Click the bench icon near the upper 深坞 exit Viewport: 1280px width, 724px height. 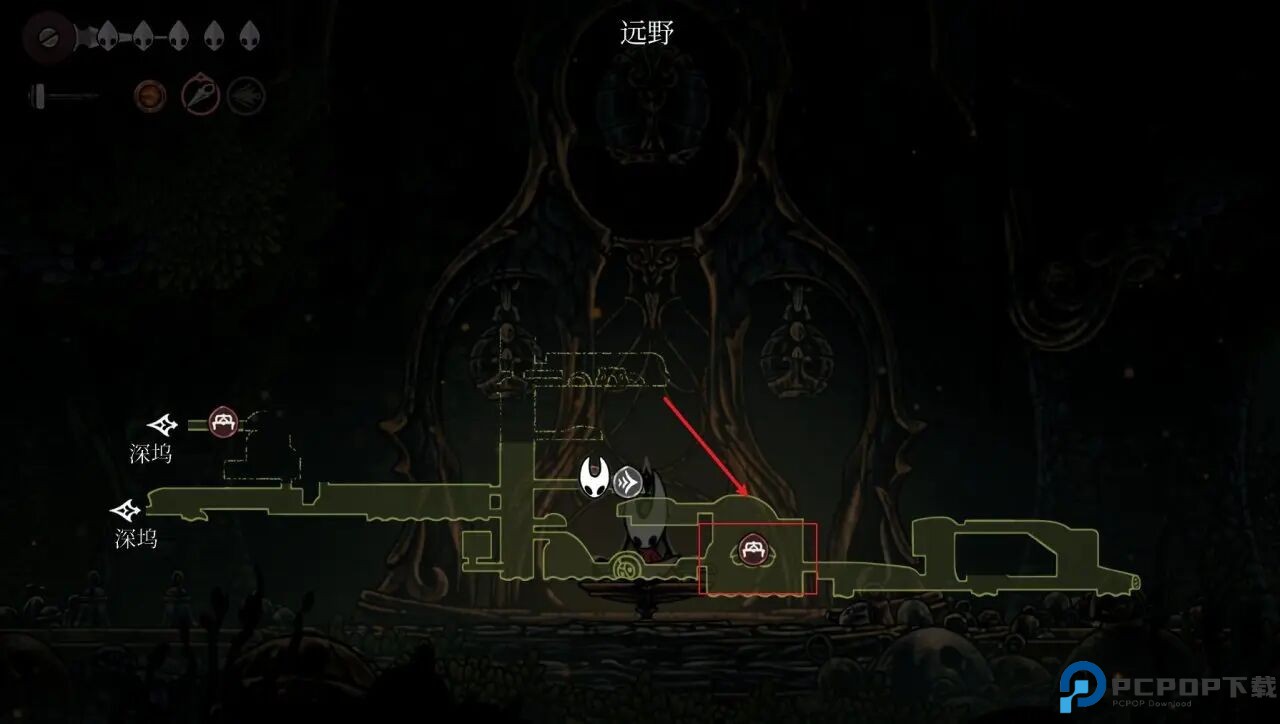[222, 422]
